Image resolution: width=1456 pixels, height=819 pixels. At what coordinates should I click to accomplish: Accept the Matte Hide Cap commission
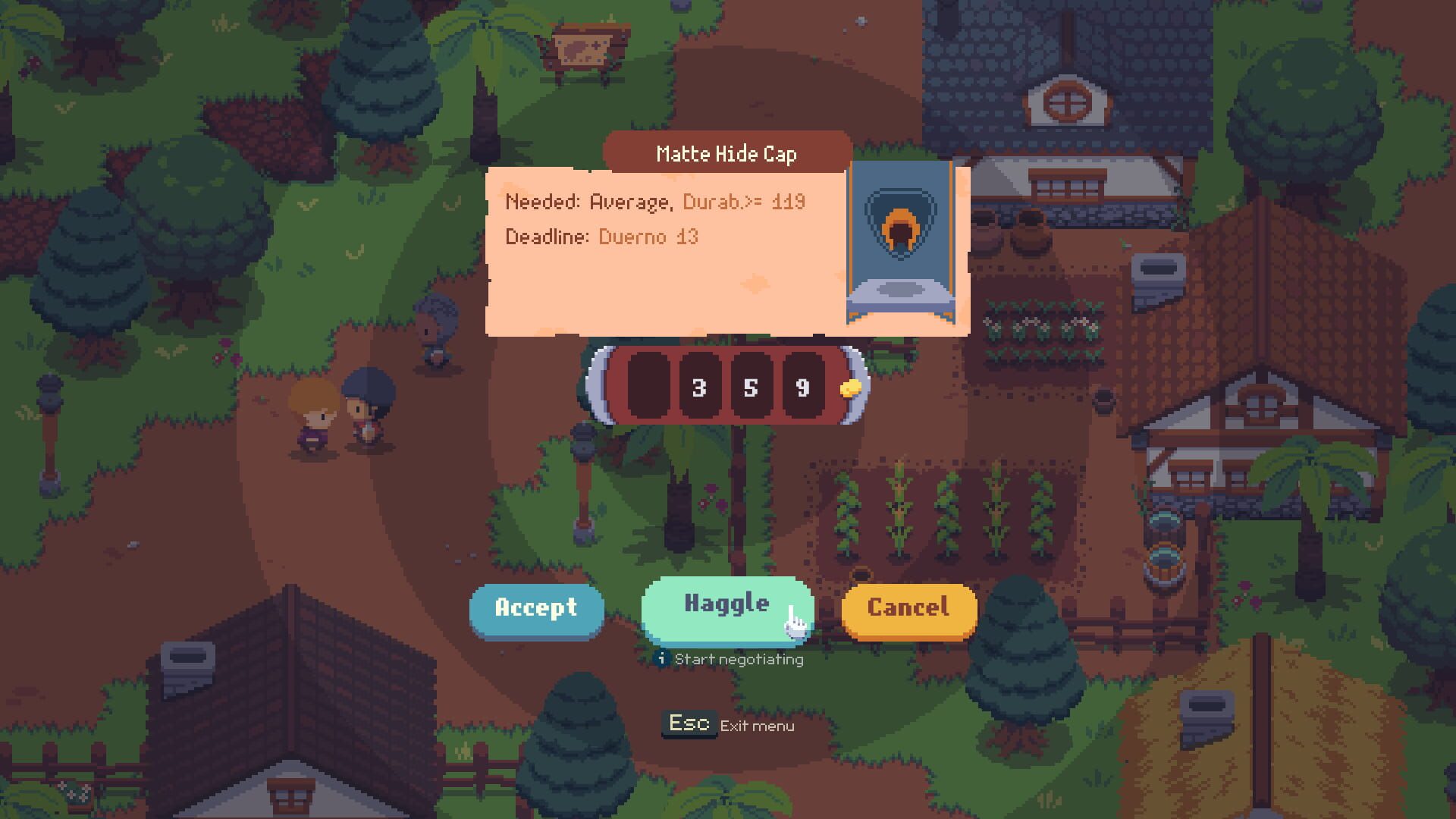537,608
